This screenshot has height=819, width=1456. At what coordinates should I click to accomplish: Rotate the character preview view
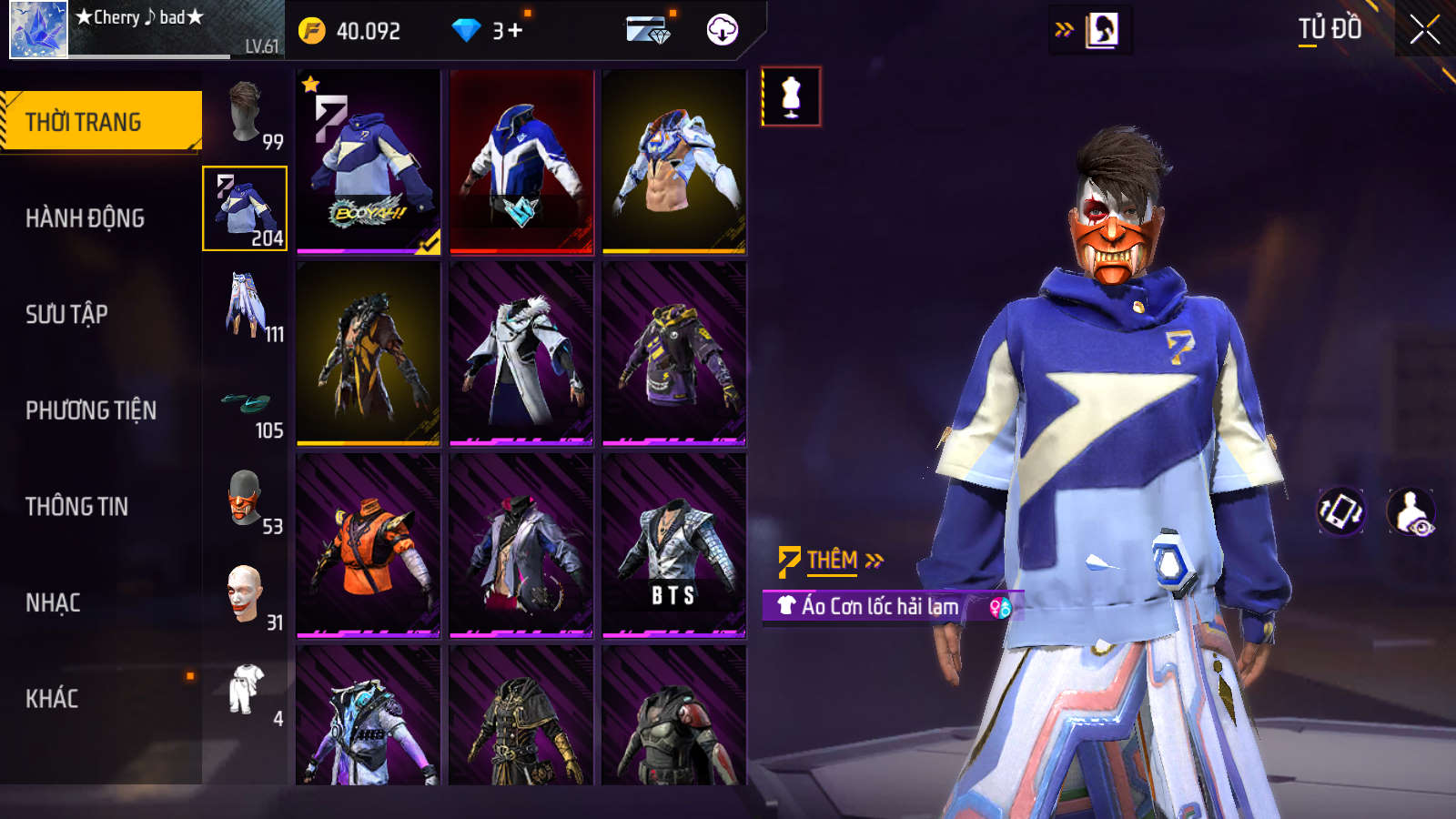click(x=1341, y=511)
